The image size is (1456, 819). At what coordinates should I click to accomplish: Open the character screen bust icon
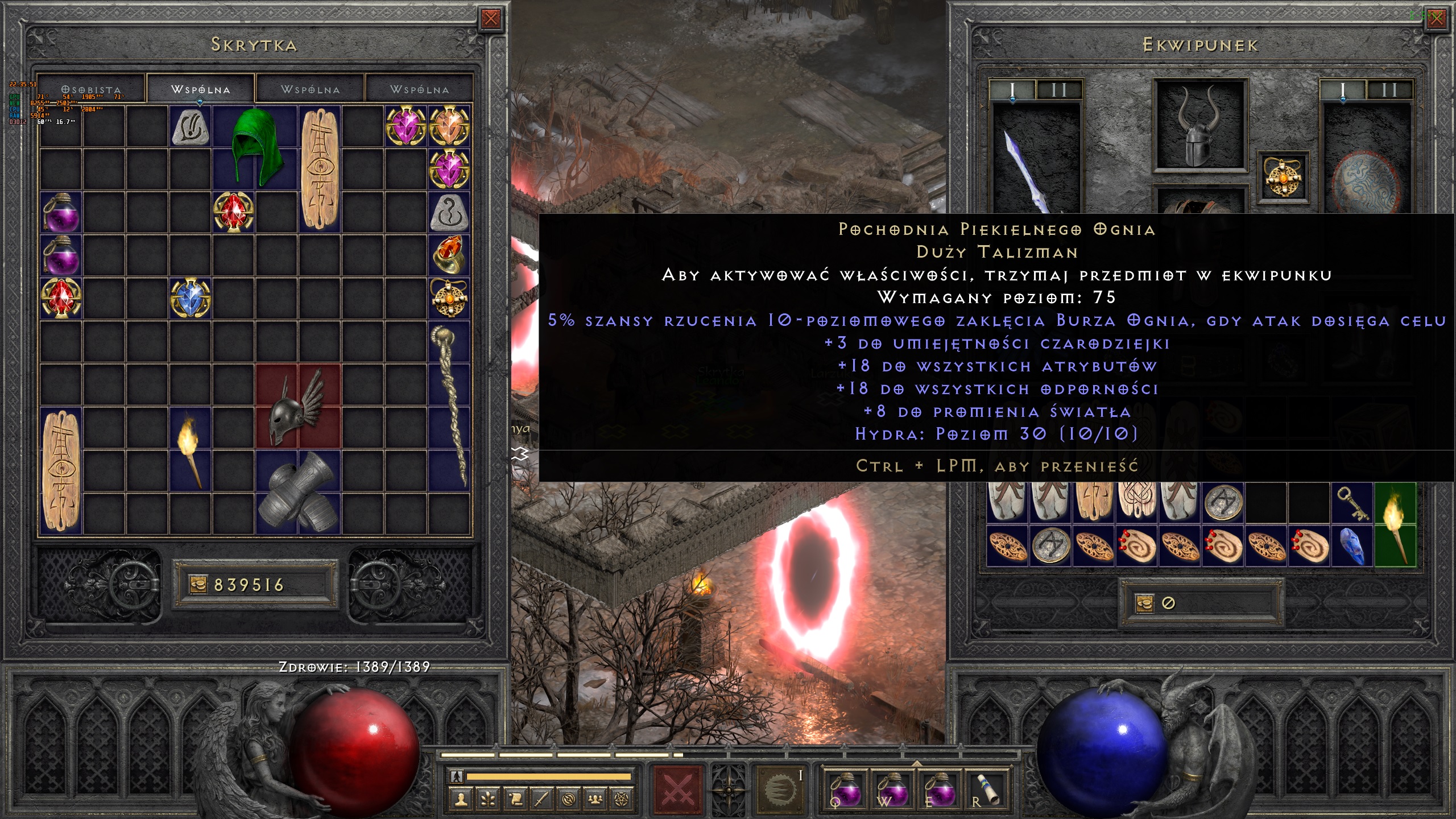click(461, 800)
